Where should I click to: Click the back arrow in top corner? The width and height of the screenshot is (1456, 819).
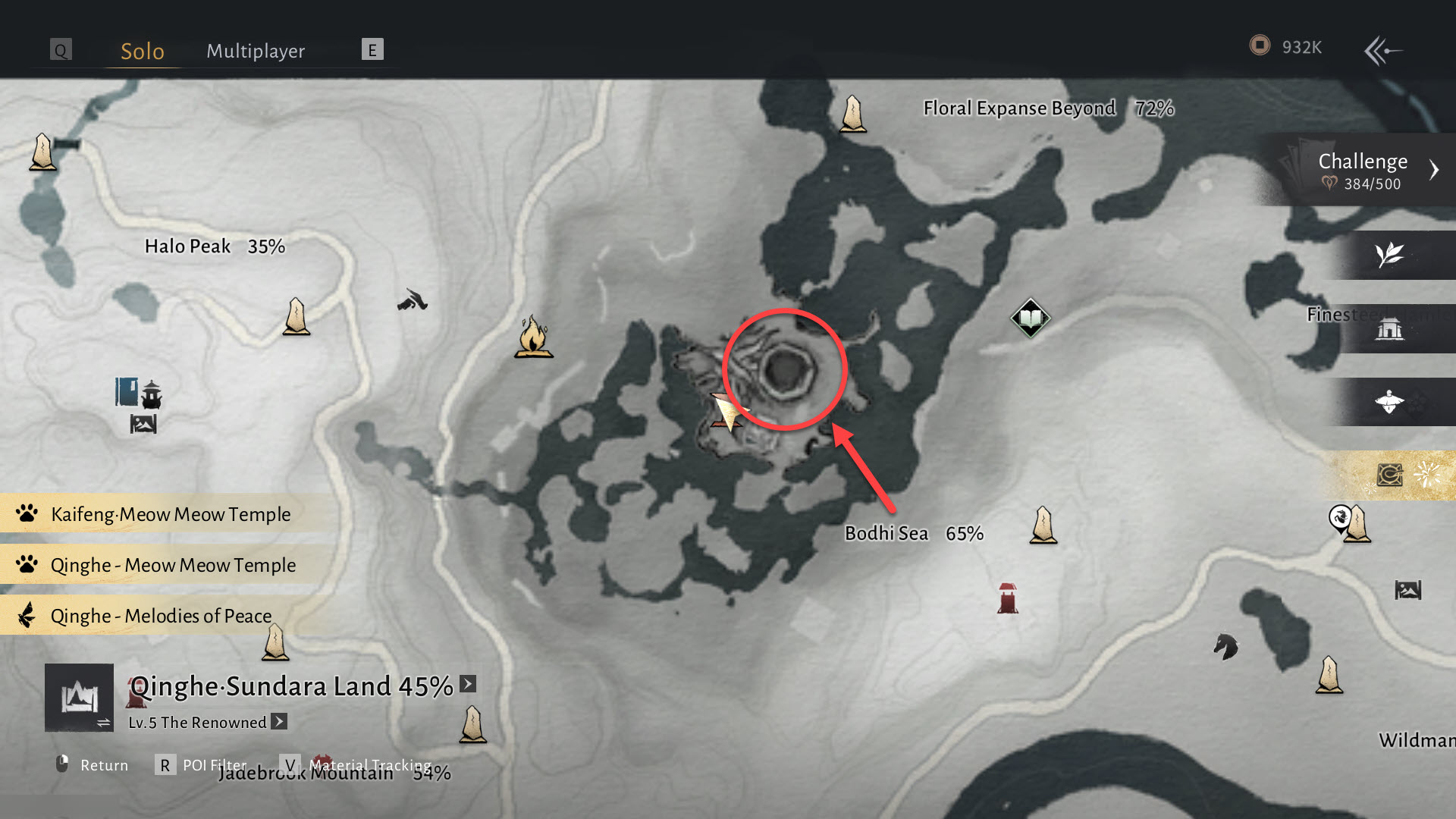1383,51
